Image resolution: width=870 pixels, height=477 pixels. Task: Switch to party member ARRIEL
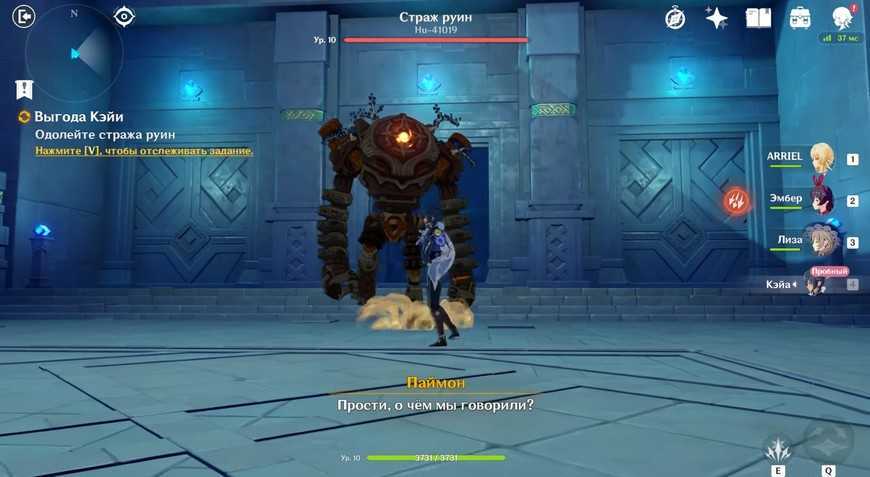[822, 158]
